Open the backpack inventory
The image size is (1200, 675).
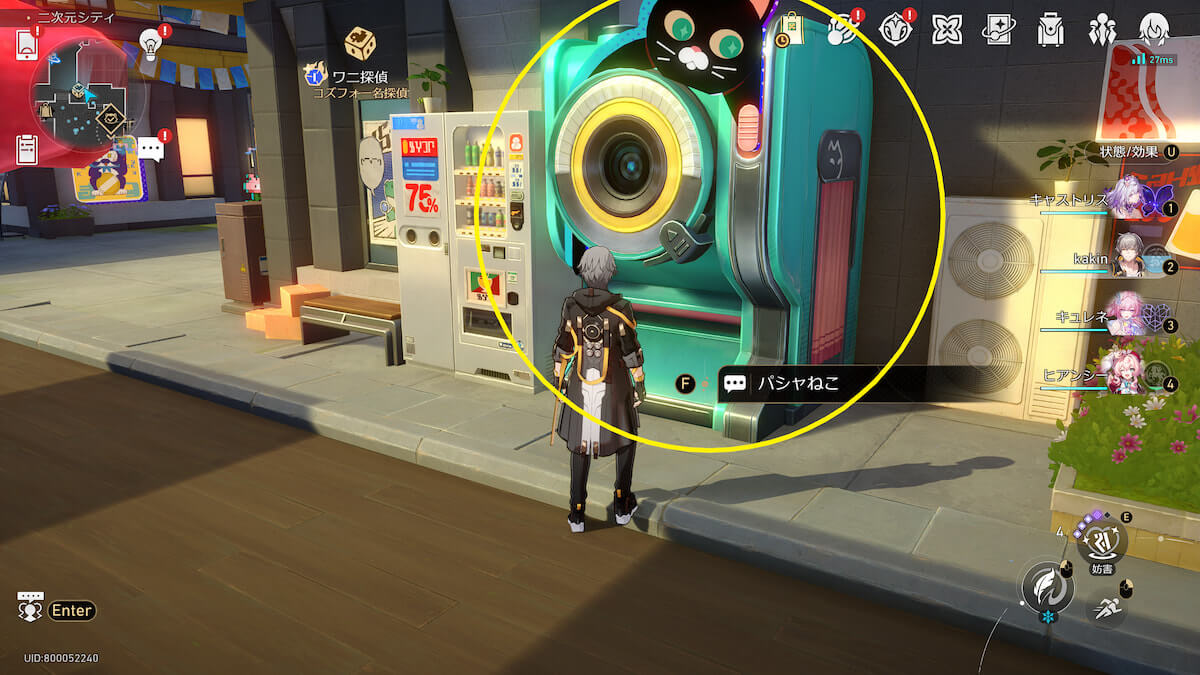pos(1050,29)
